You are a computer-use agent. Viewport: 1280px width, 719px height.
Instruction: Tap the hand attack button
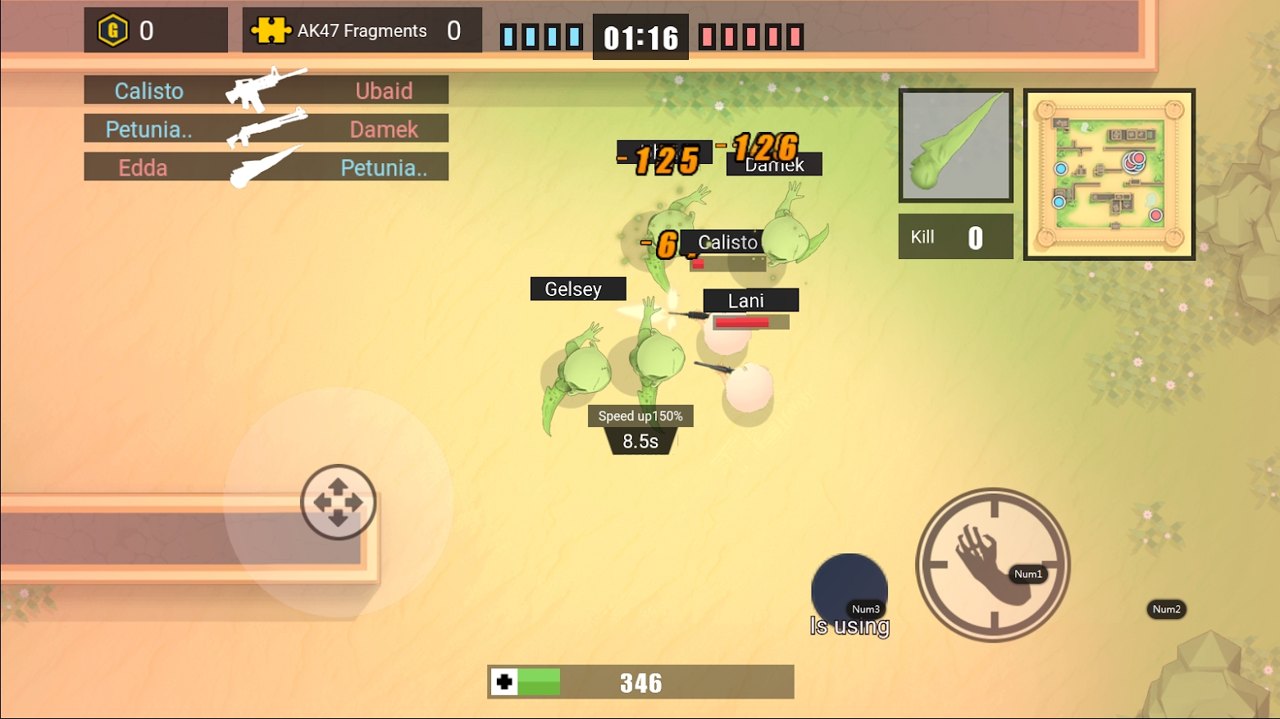point(992,565)
